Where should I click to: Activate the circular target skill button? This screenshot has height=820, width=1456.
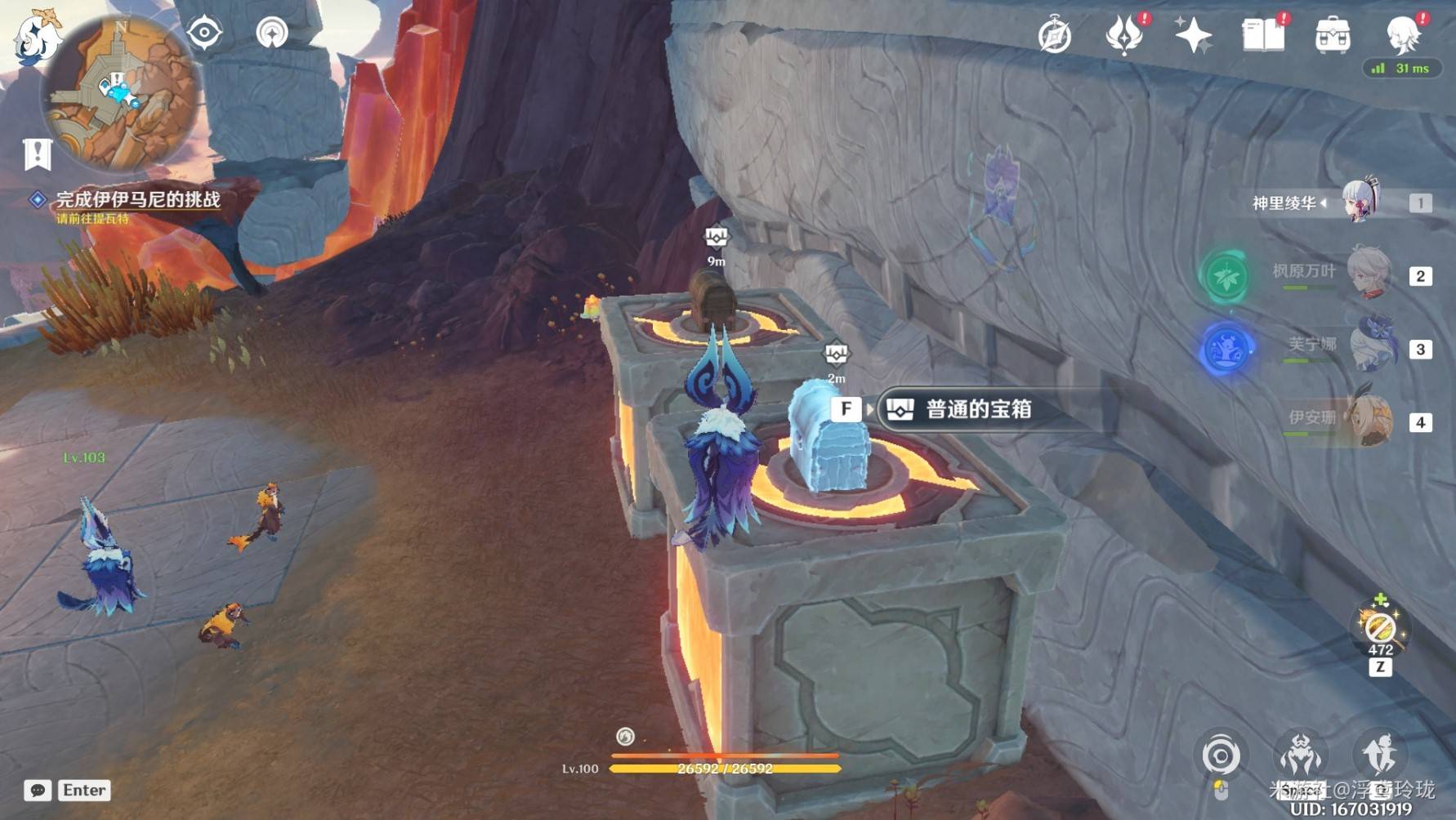click(x=1221, y=755)
